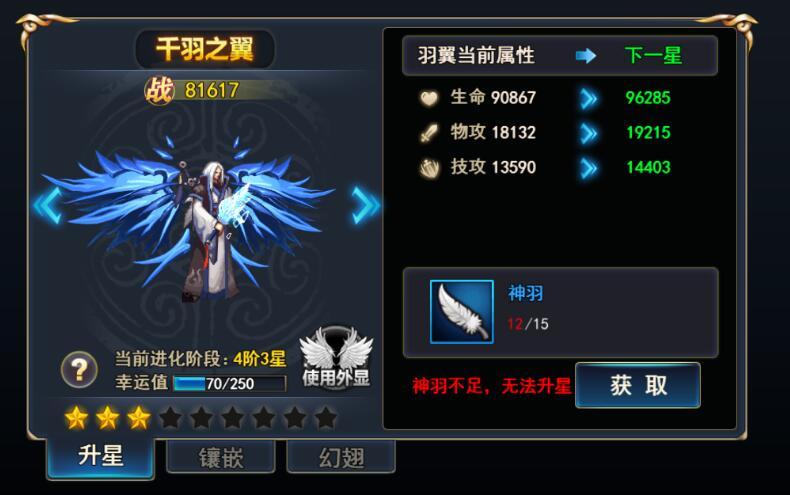Open the 镶嵌 tab

(x=221, y=458)
